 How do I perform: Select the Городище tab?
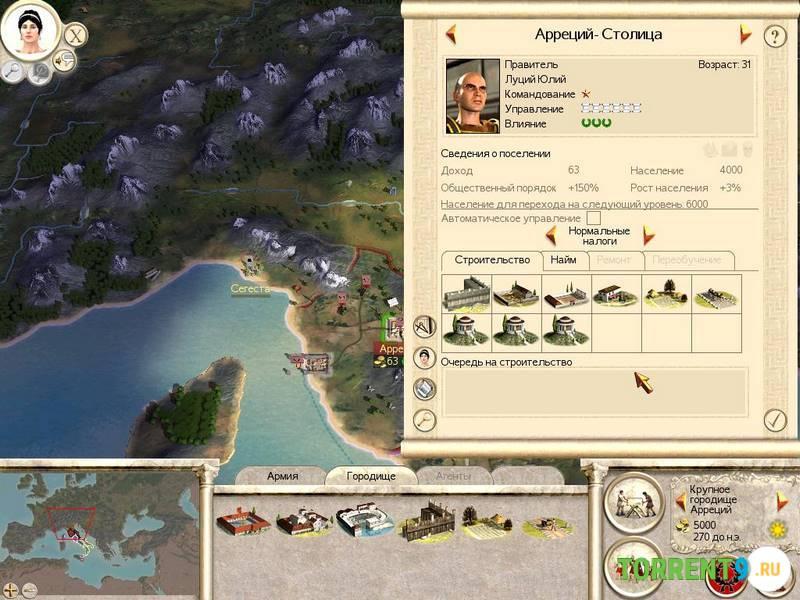click(371, 476)
